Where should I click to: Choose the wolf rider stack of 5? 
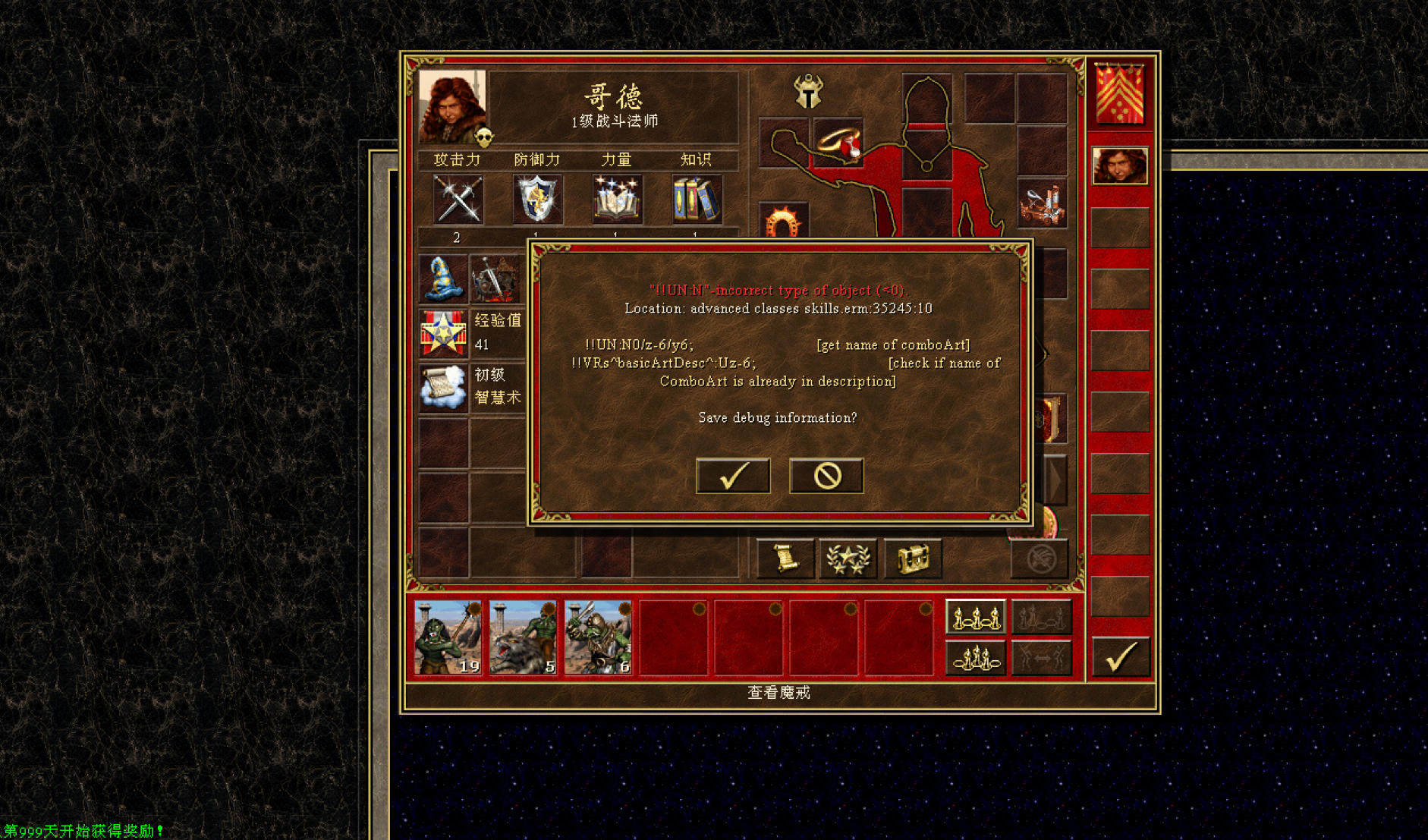[523, 637]
